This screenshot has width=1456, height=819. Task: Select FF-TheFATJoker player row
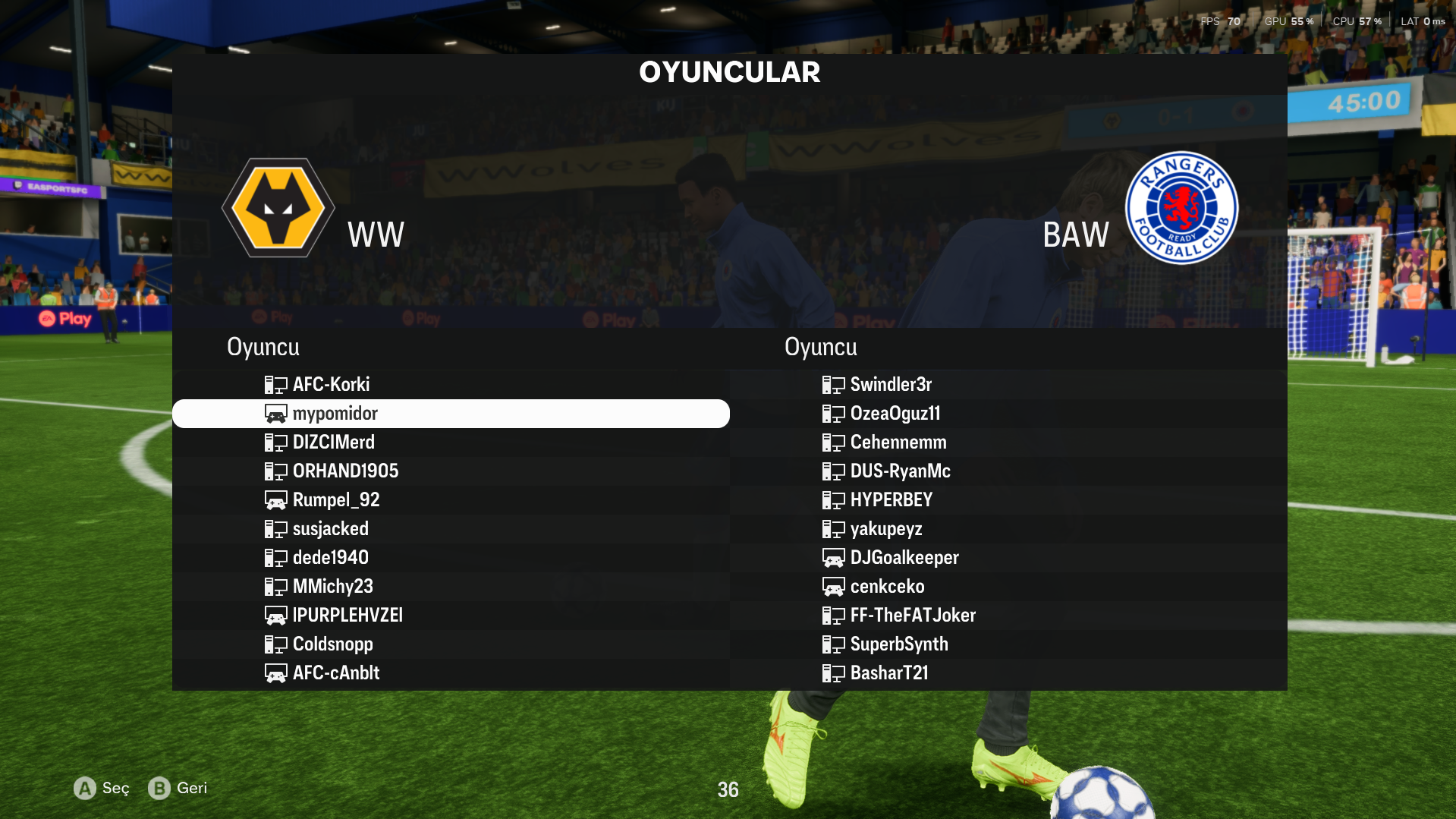[x=912, y=616]
